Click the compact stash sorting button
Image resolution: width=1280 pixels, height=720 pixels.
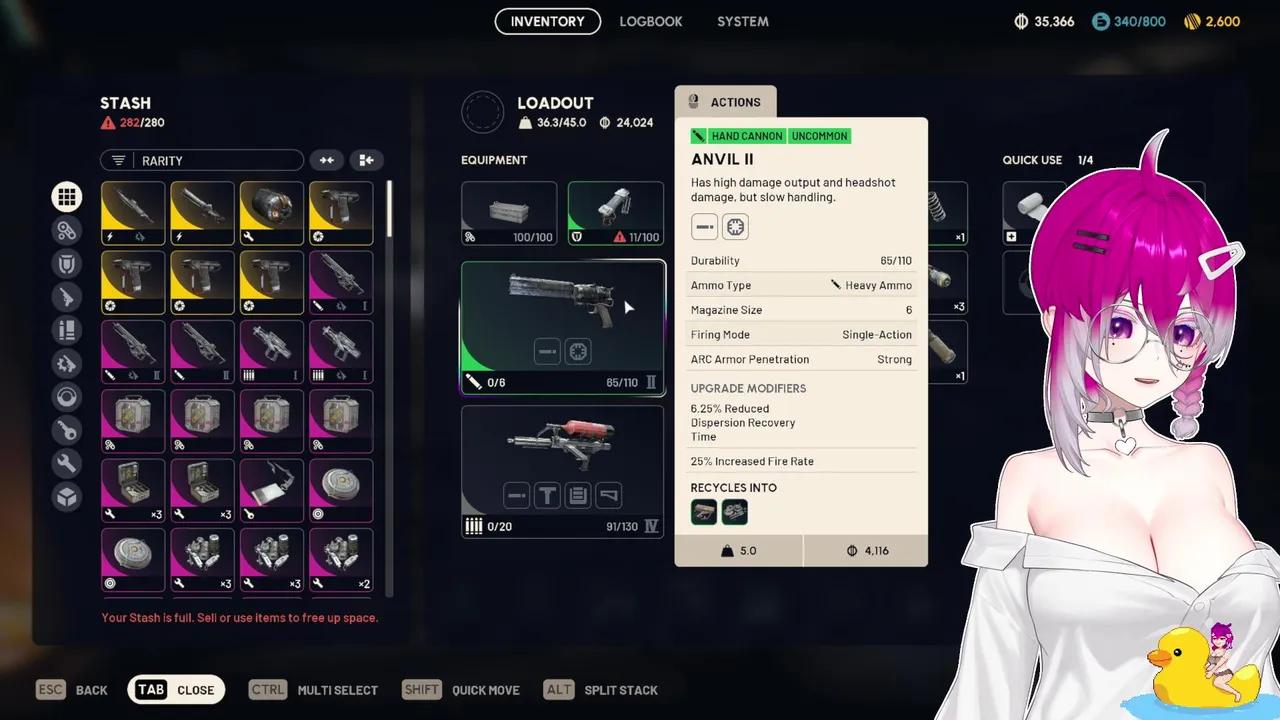pos(366,160)
